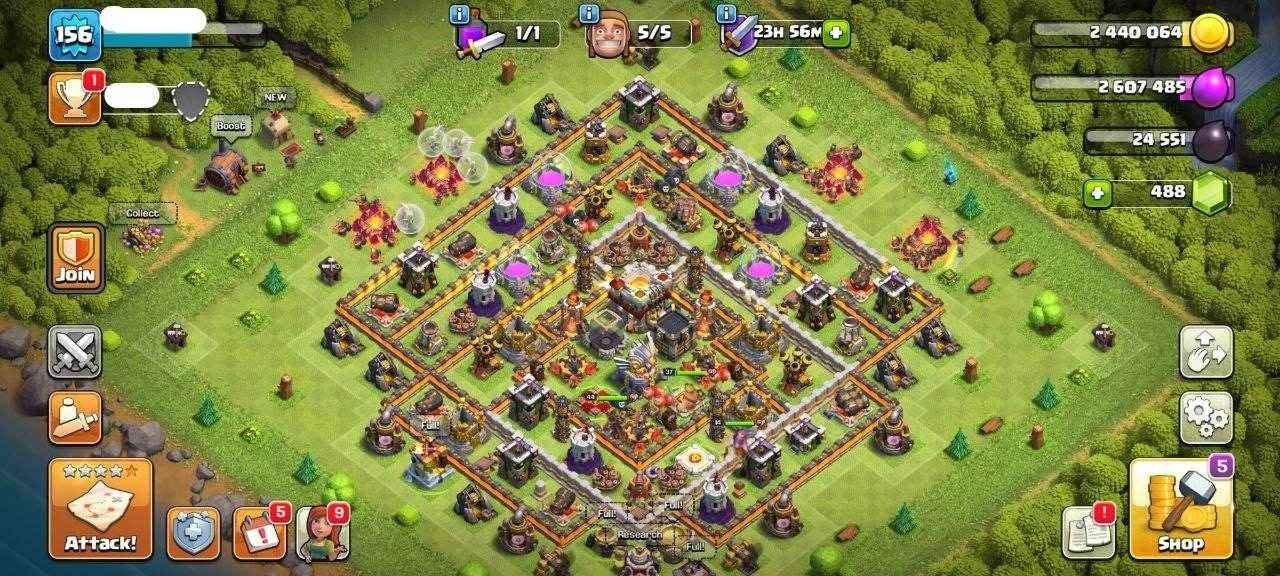Viewport: 1280px width, 576px height.
Task: Show info for the 5/5 builders
Action: click(587, 14)
